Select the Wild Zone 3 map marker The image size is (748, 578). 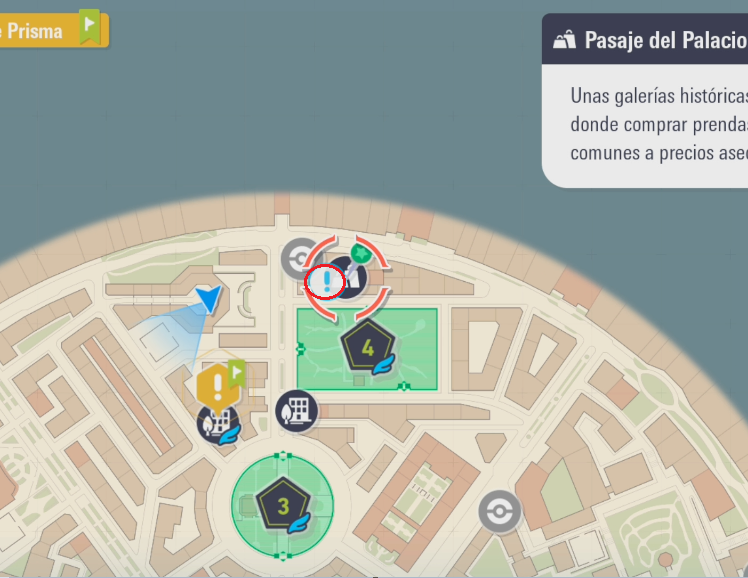tap(283, 505)
